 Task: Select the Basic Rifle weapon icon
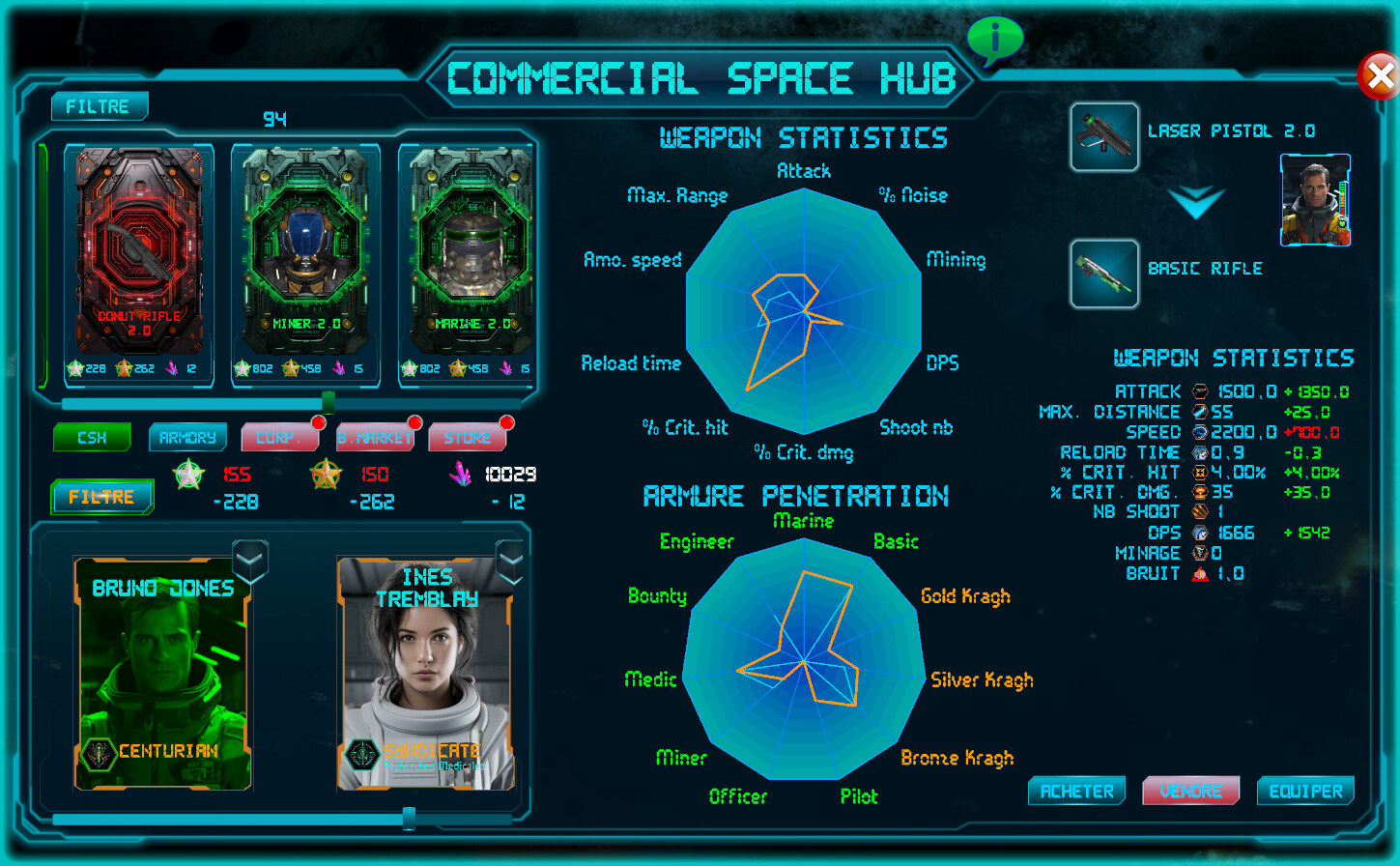[1103, 274]
